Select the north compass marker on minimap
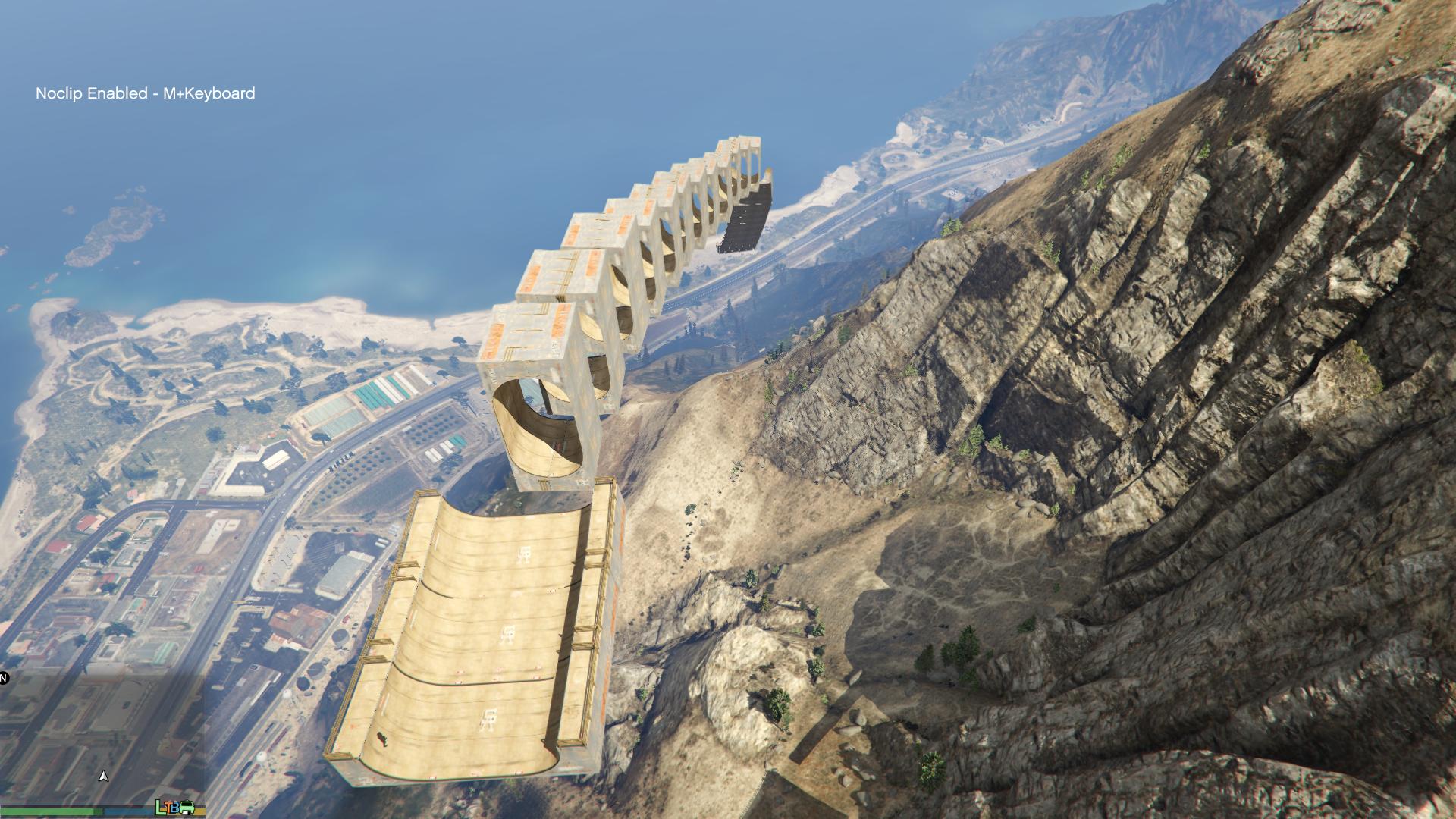 [3, 678]
